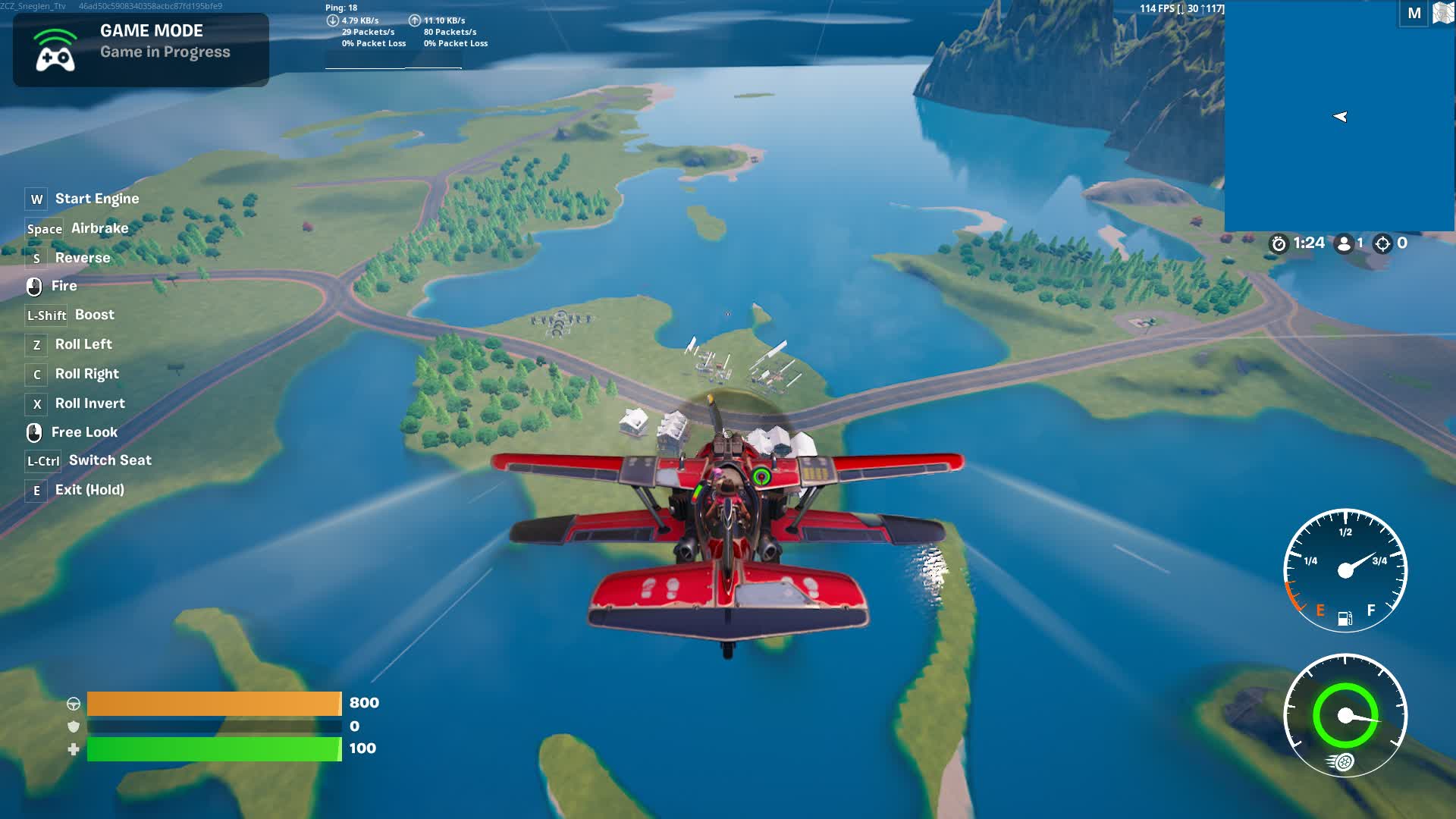Select the players remaining icon
The width and height of the screenshot is (1456, 819).
[x=1343, y=243]
